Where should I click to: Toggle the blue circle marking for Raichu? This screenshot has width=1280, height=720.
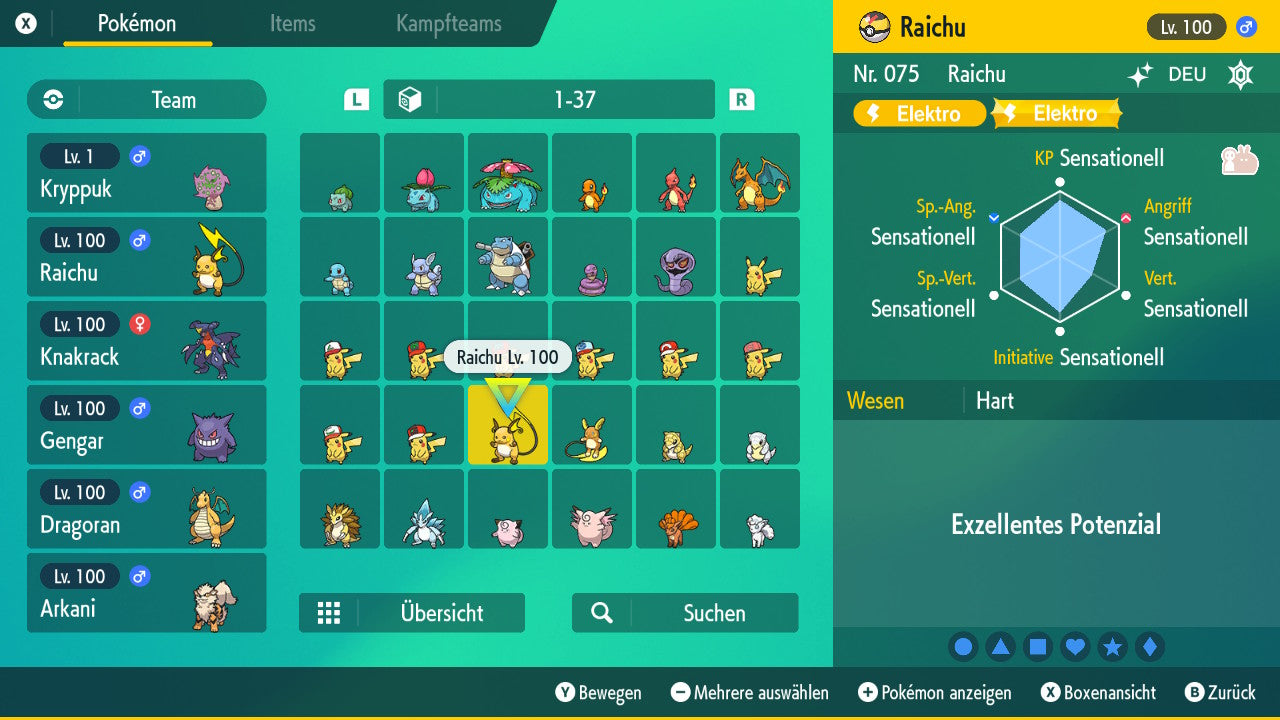pyautogui.click(x=963, y=647)
